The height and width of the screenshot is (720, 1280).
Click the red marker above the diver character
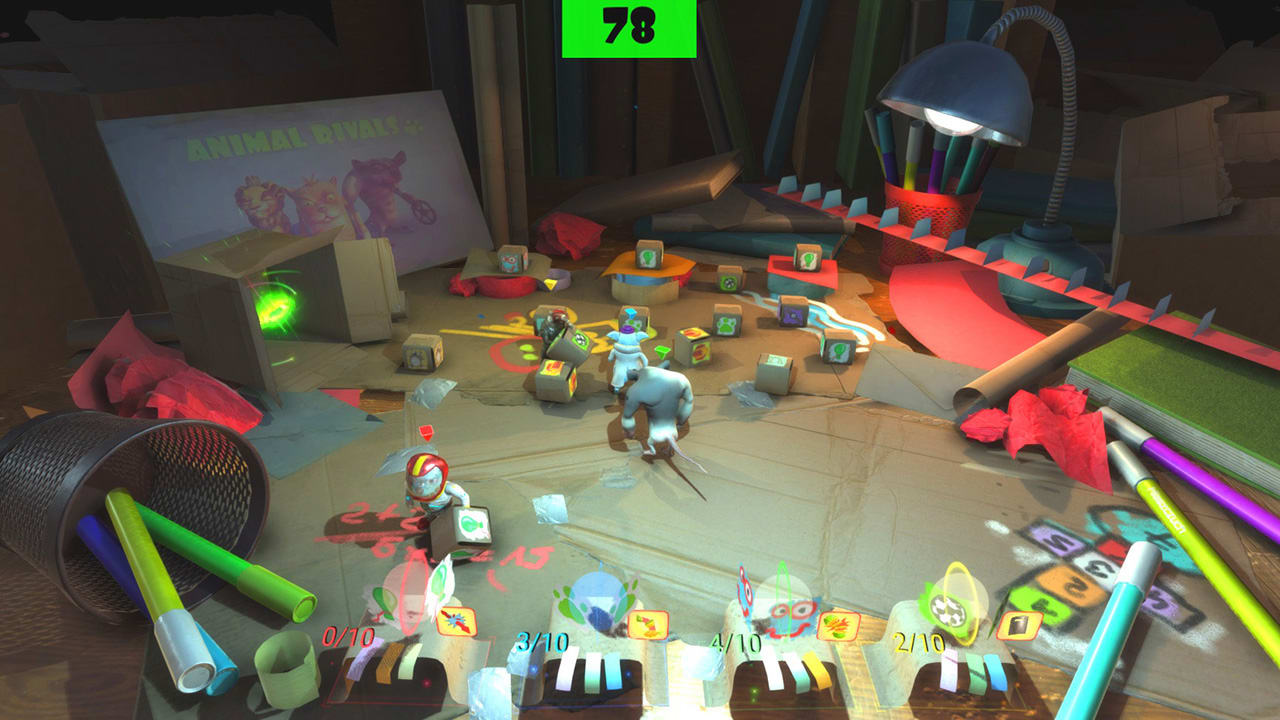(x=425, y=430)
